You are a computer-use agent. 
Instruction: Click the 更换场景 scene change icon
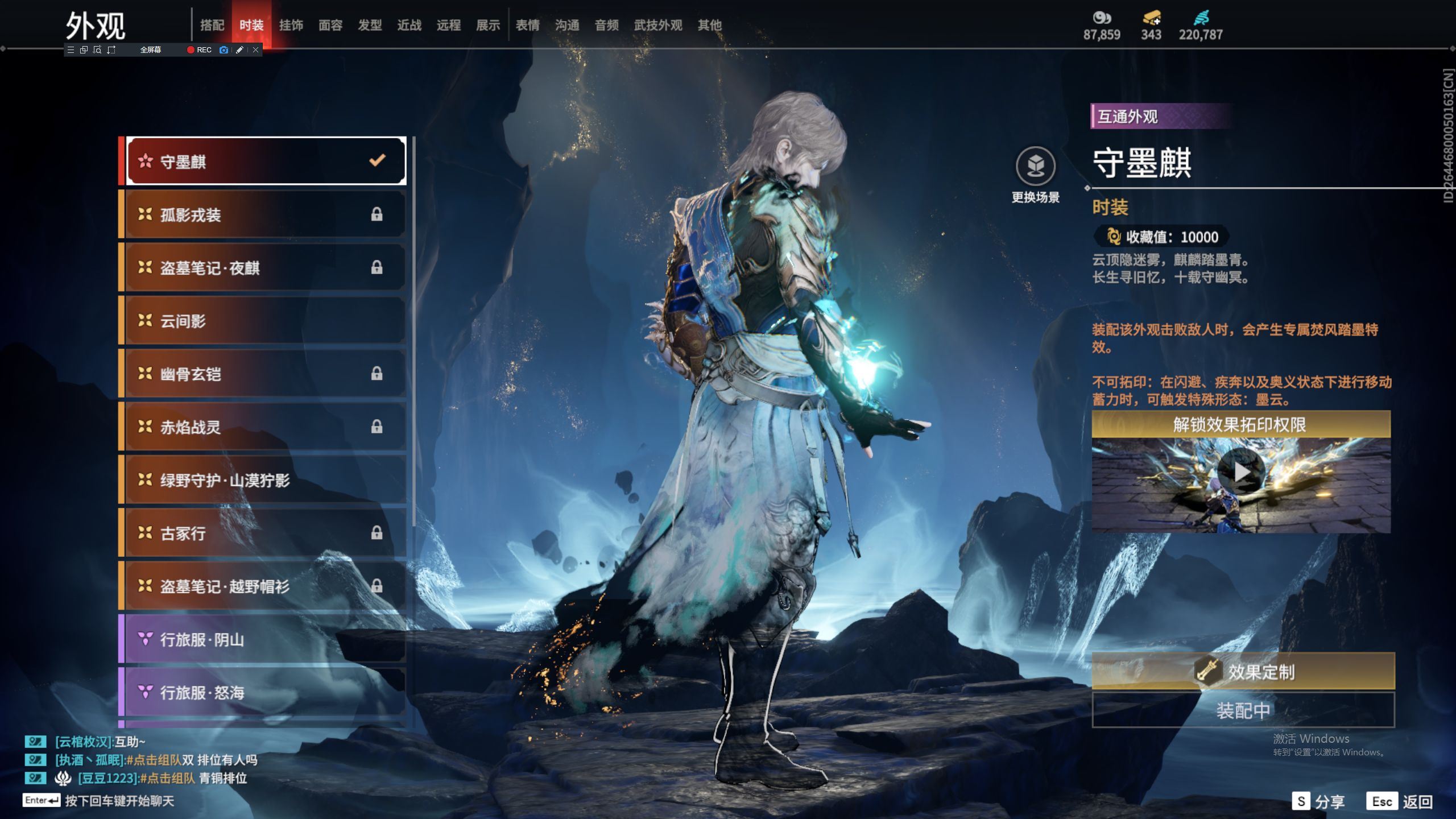pos(1035,167)
